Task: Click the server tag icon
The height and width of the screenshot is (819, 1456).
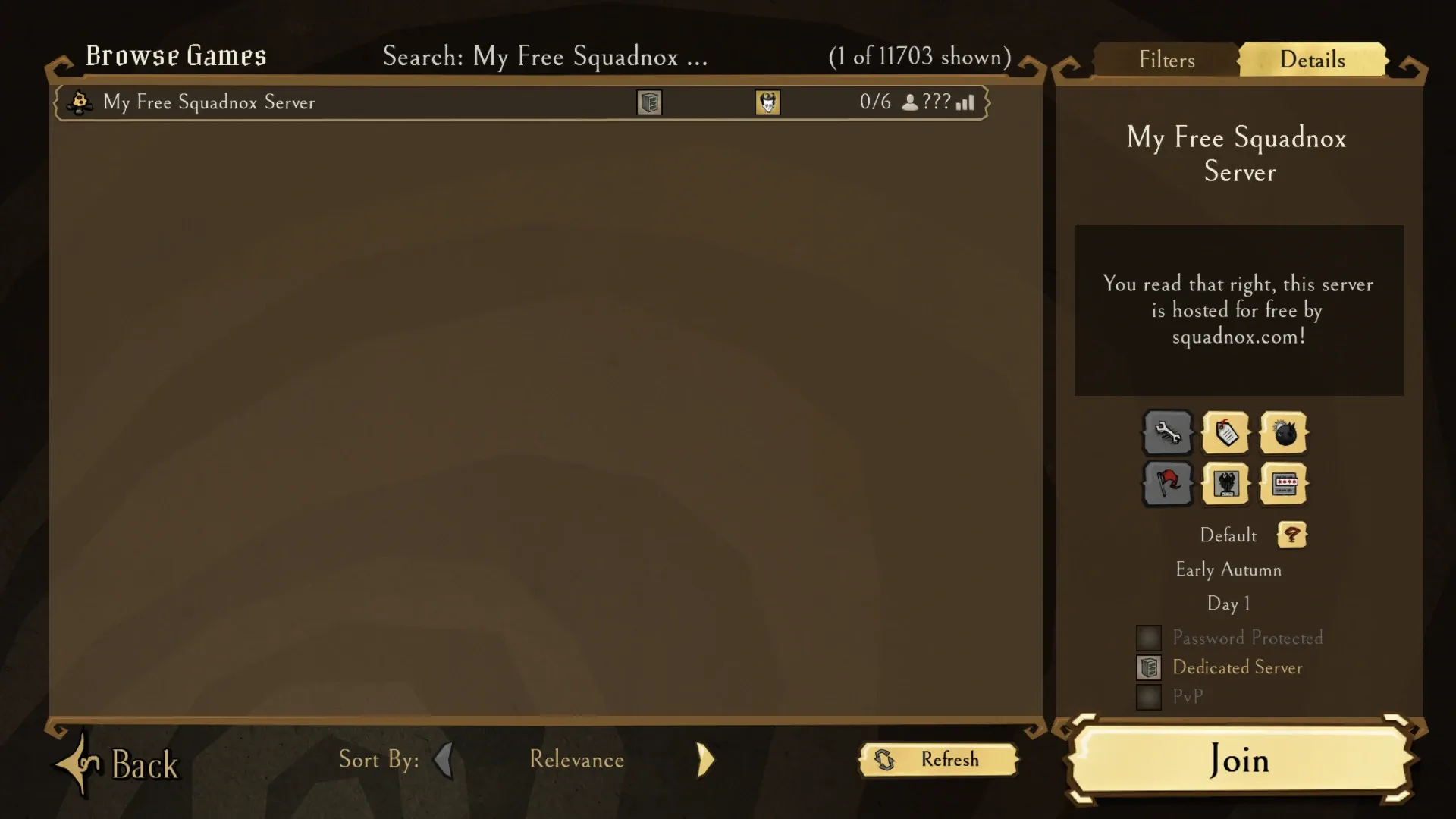Action: coord(1227,433)
